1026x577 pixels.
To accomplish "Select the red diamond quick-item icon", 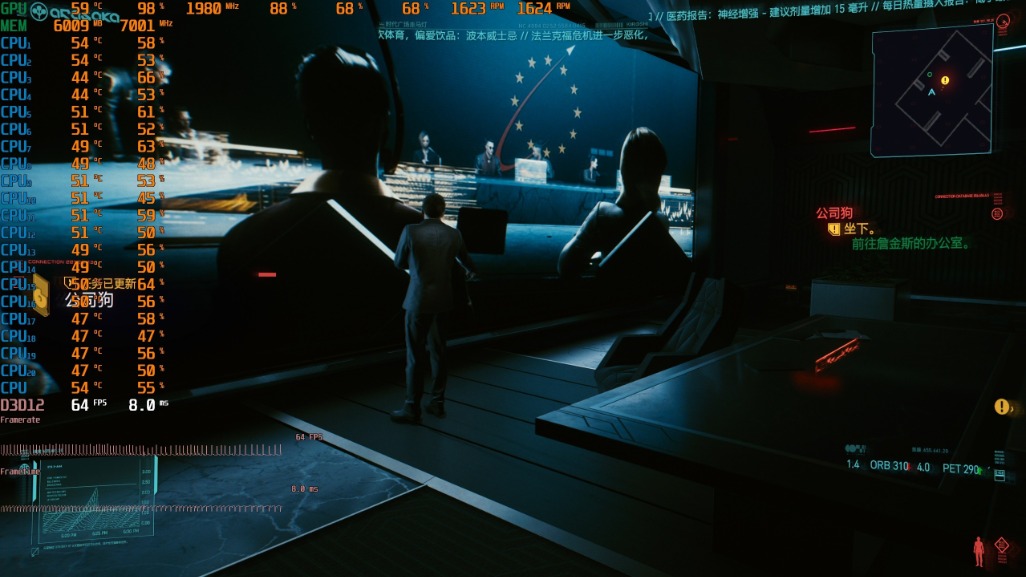I will [1002, 546].
